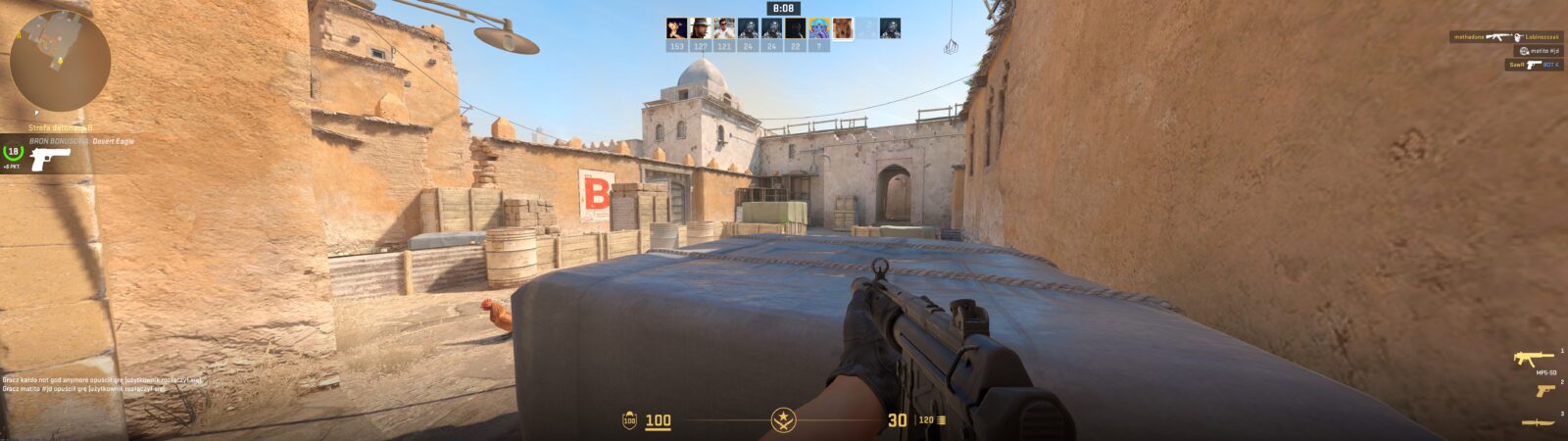Click the colorful psychedelic player avatar
Screen dimensions: 1568x441
818,28
